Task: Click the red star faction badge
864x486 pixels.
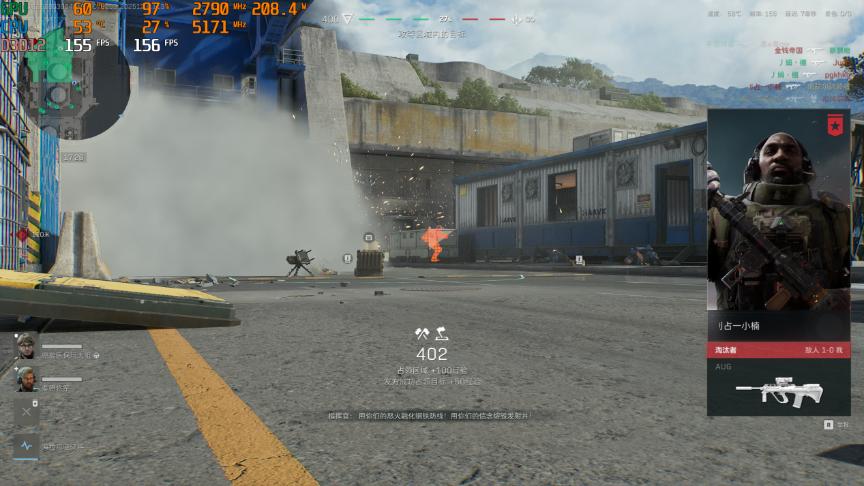Action: pos(836,124)
